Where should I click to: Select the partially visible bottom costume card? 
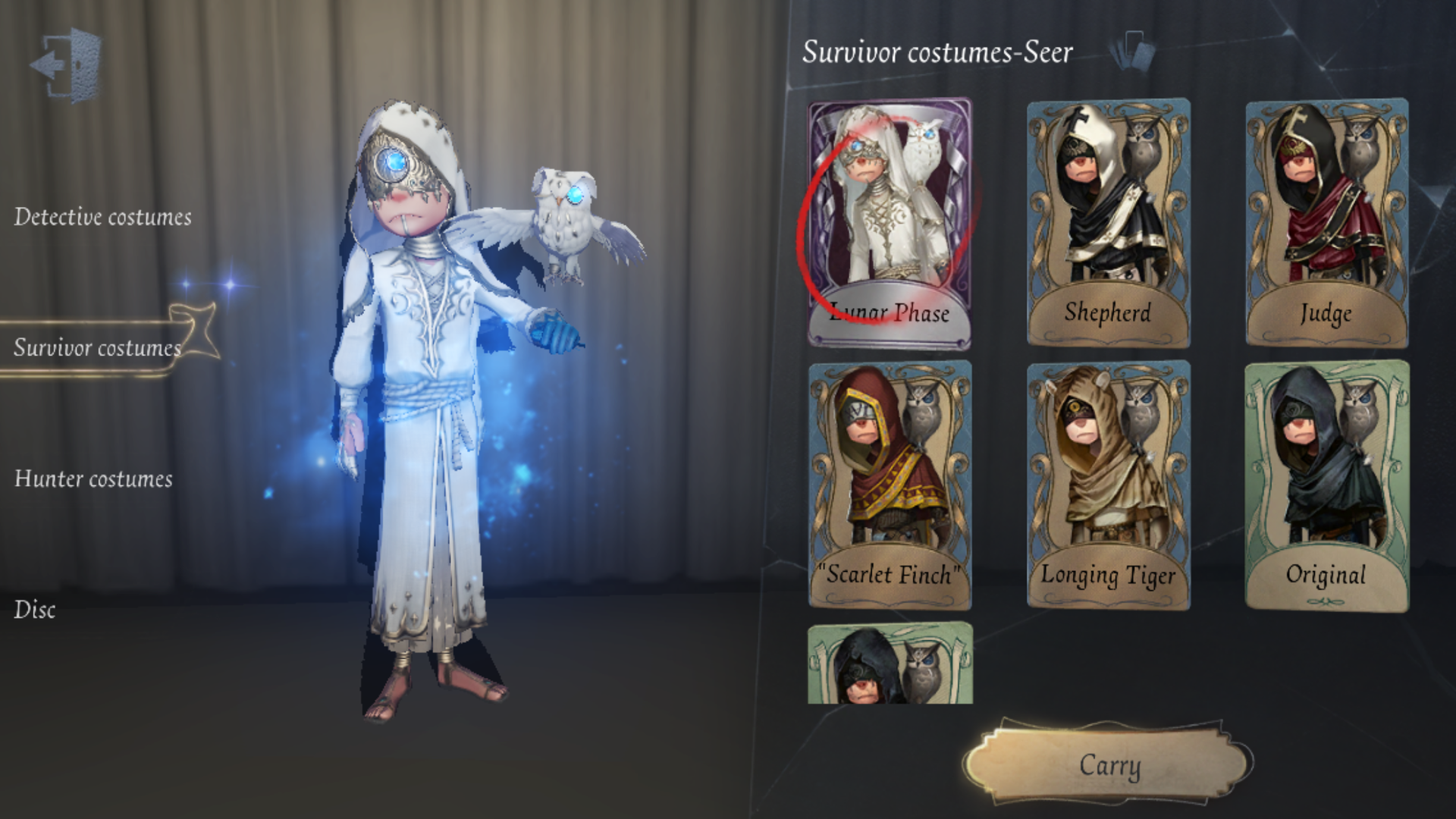coord(889,665)
